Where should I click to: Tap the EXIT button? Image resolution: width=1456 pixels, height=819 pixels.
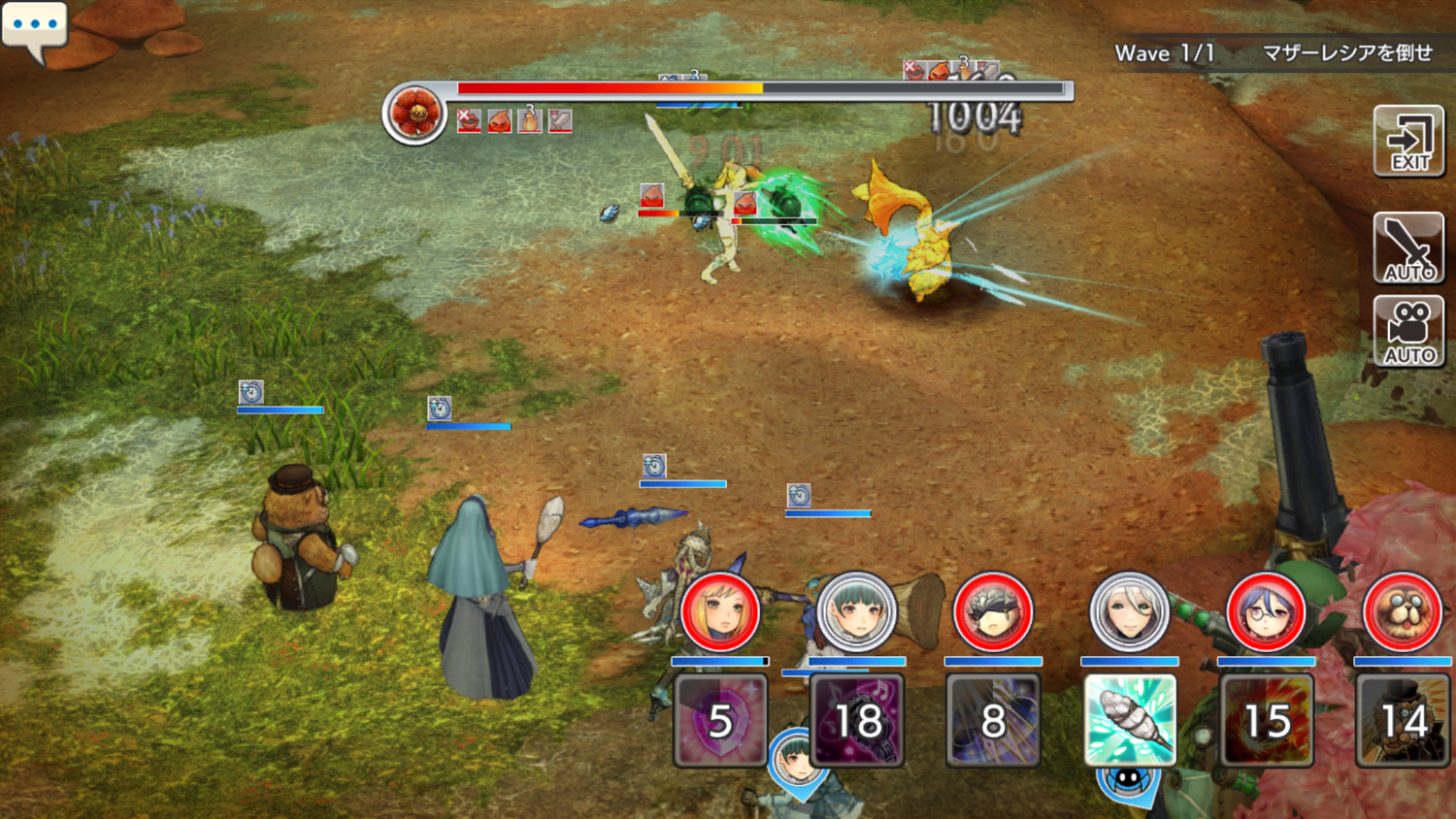point(1408,142)
